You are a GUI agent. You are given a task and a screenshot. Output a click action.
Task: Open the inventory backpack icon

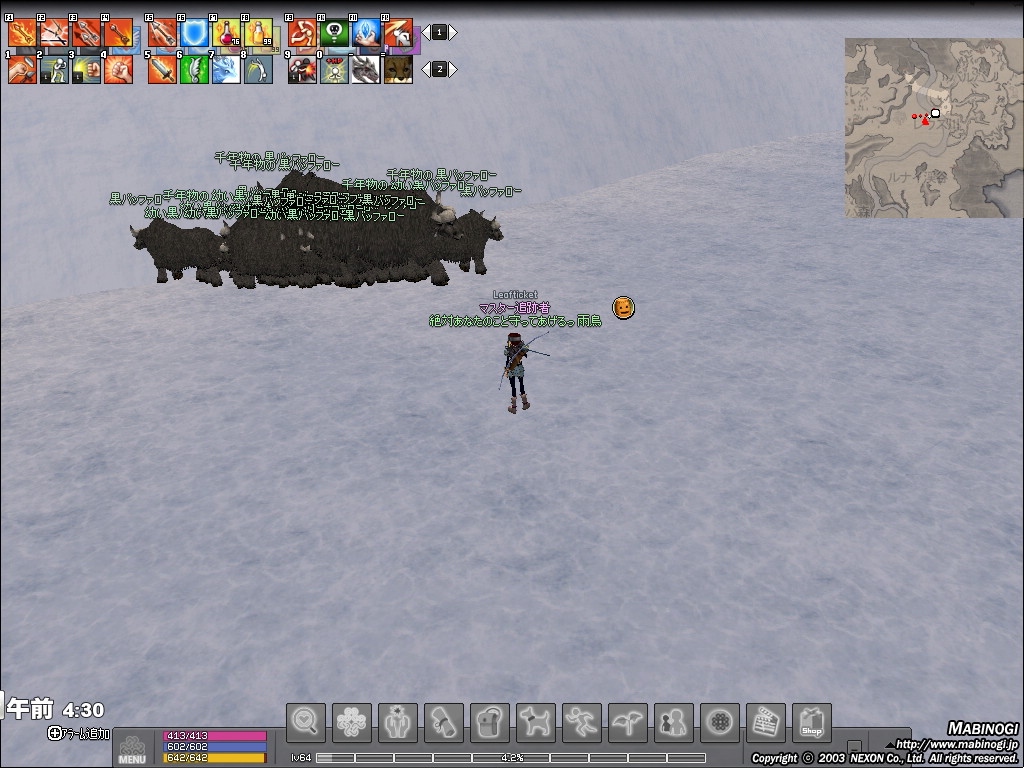[489, 722]
